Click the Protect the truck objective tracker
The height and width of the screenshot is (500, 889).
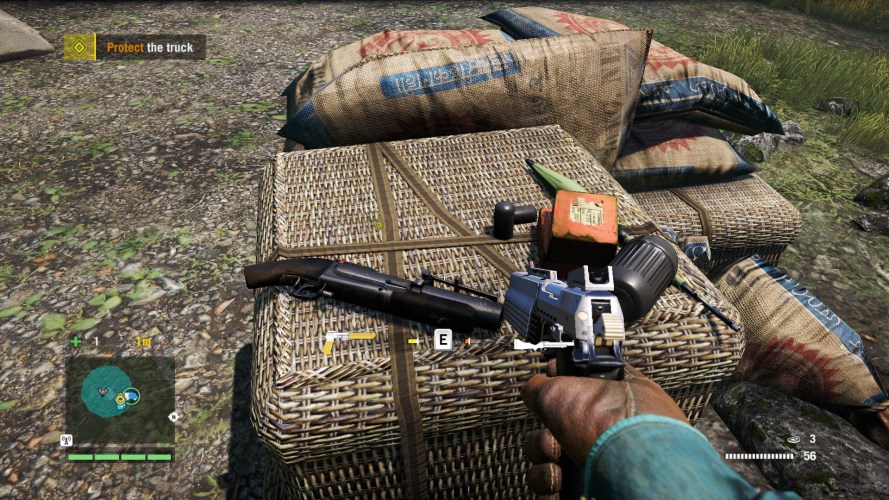pyautogui.click(x=135, y=47)
